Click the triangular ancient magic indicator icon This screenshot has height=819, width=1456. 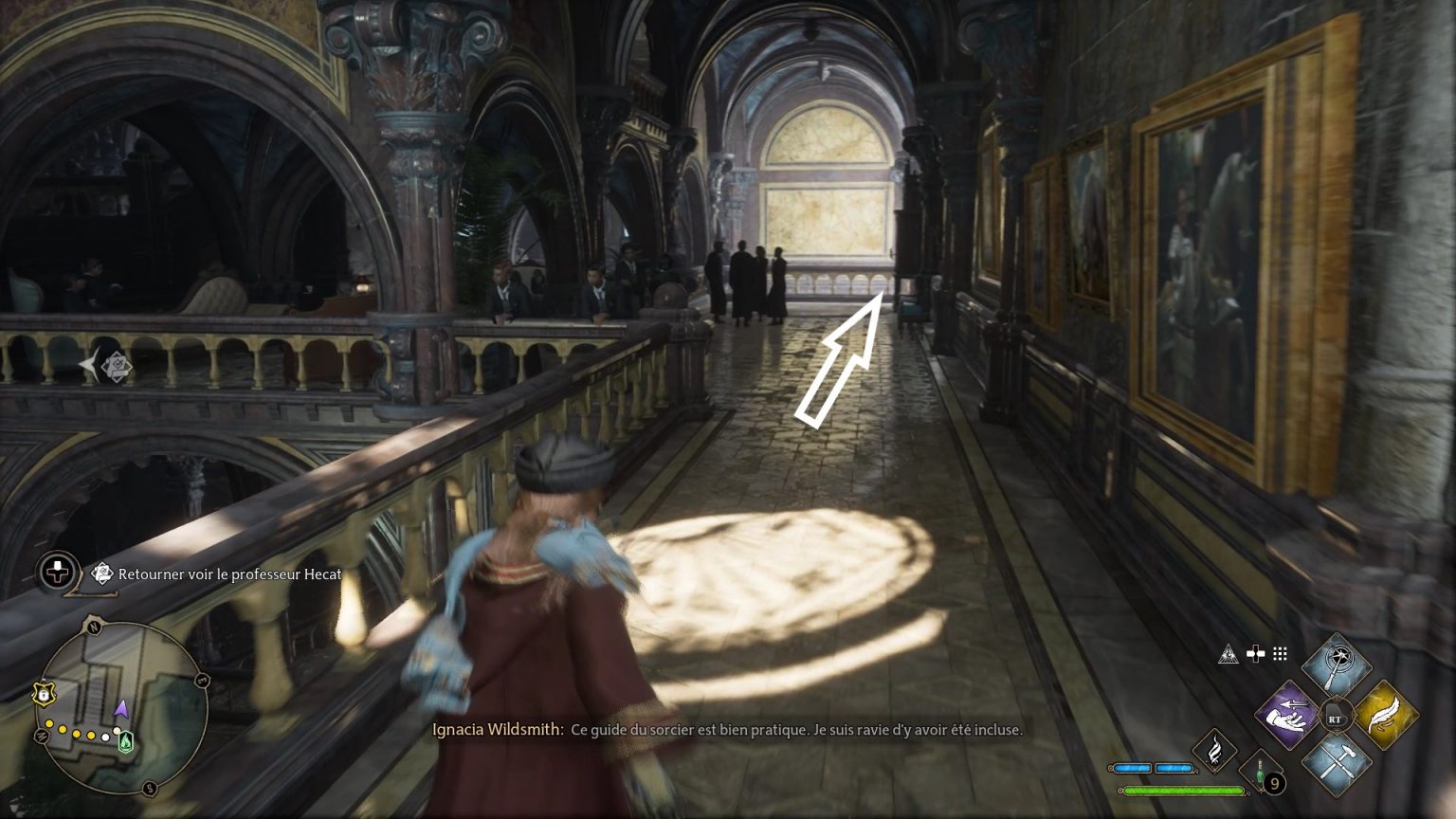click(1228, 653)
